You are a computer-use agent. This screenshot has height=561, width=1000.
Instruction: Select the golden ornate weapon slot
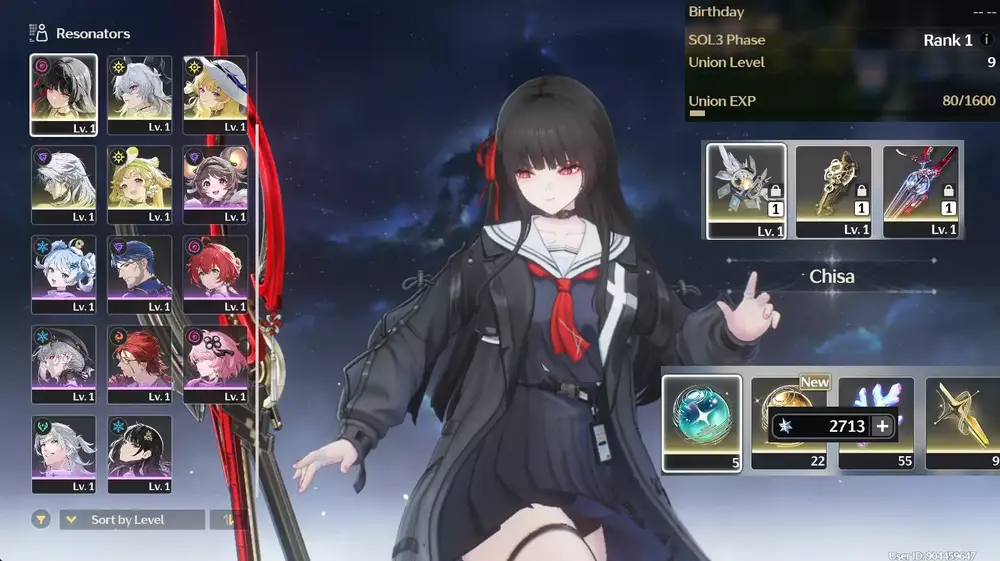833,190
